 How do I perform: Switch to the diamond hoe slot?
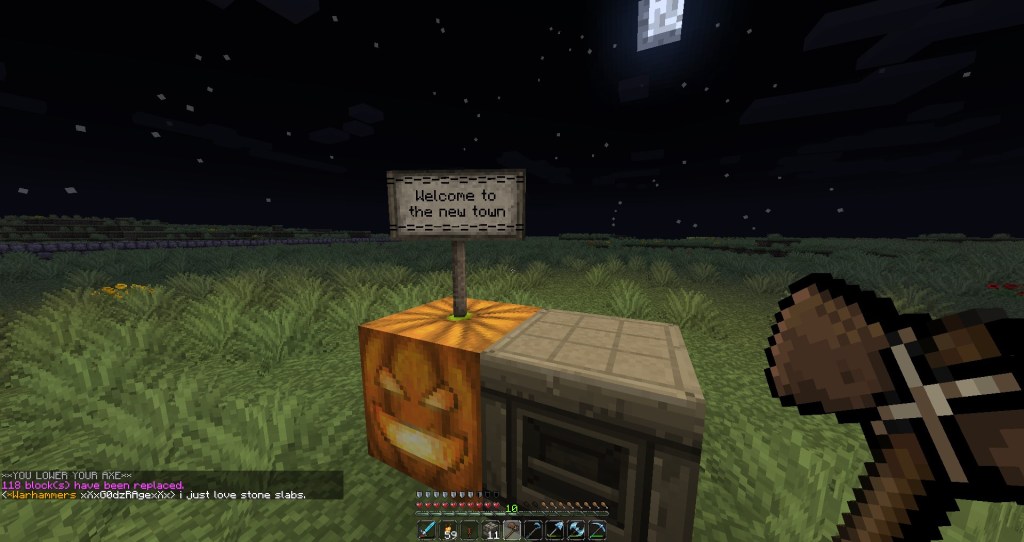(533, 530)
